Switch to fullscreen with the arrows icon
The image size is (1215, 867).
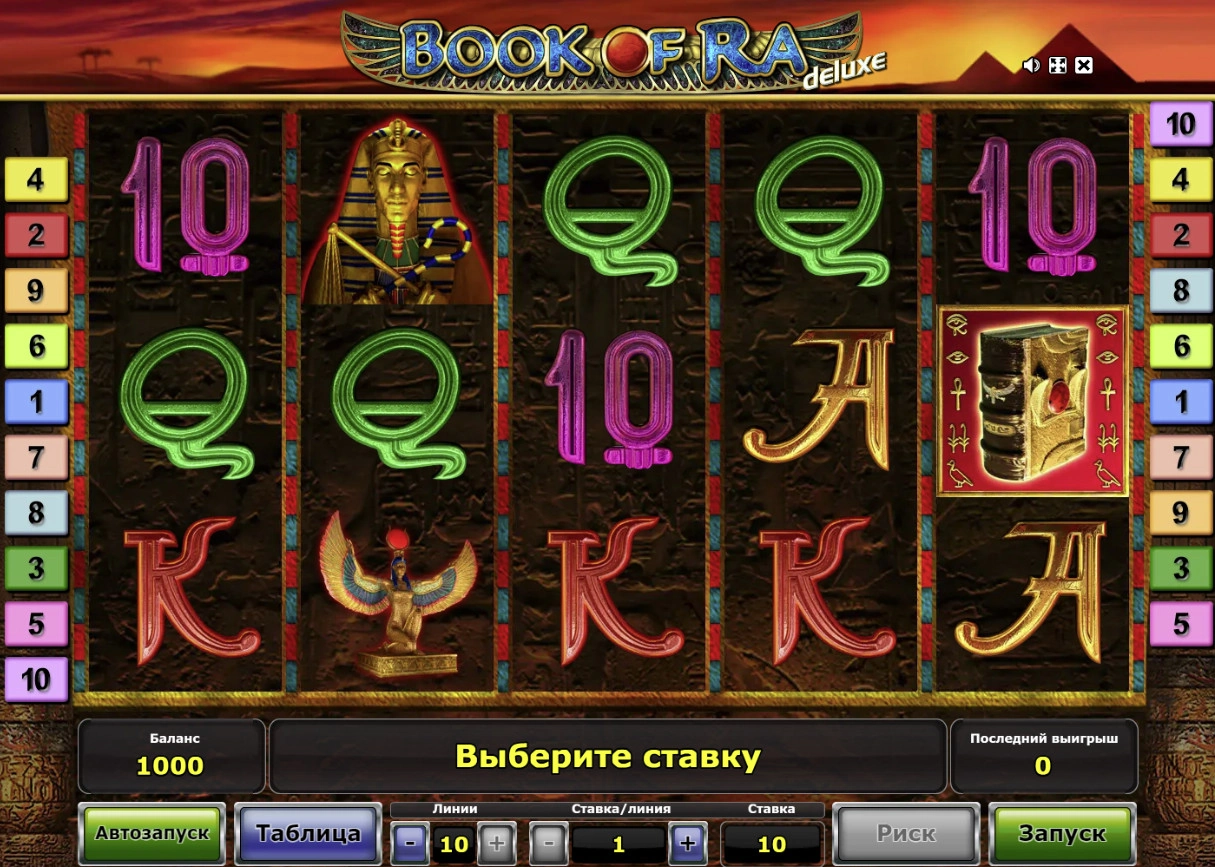tap(1057, 66)
